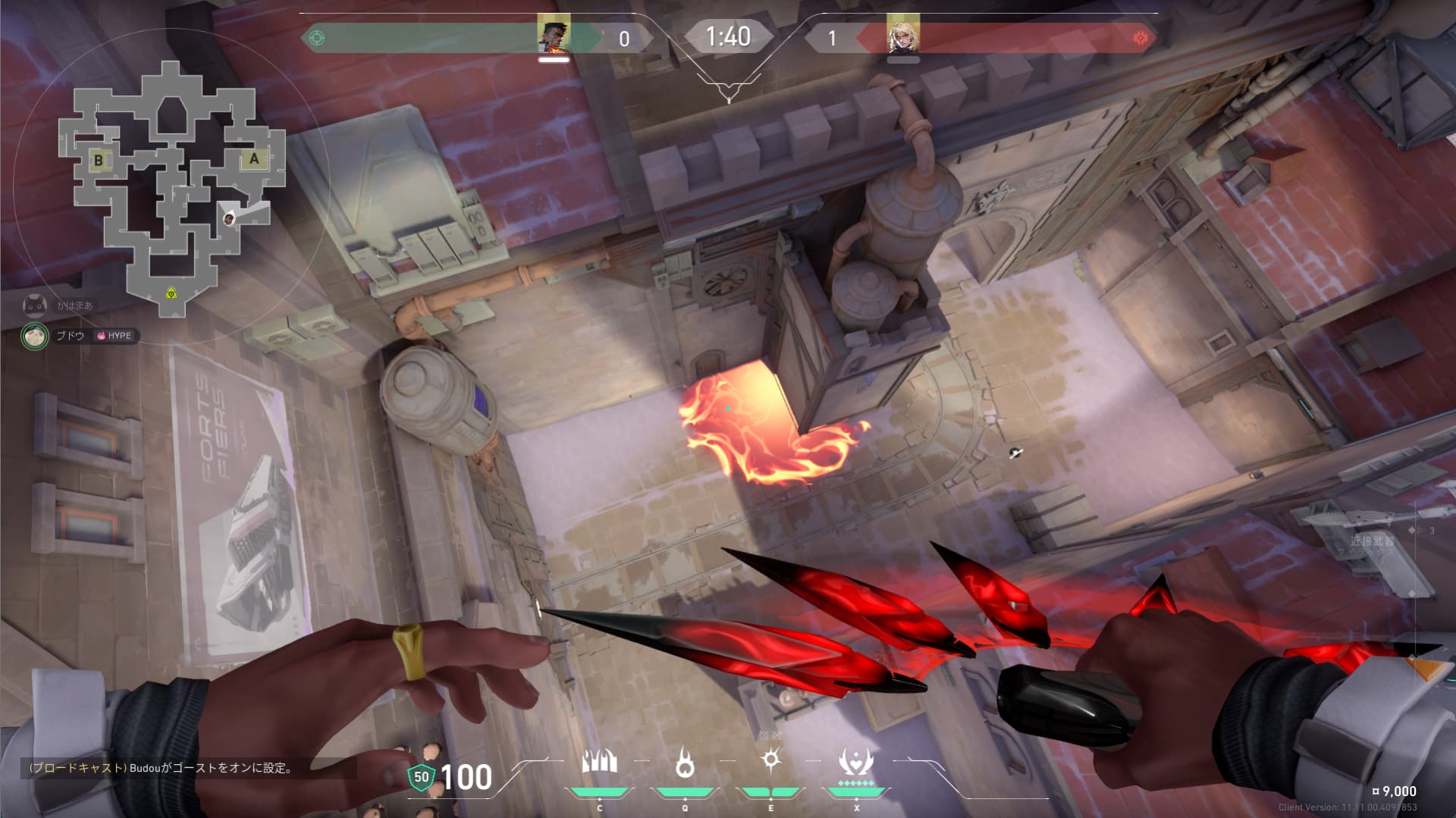
Task: Select the B site marker on minimap
Action: (x=99, y=160)
